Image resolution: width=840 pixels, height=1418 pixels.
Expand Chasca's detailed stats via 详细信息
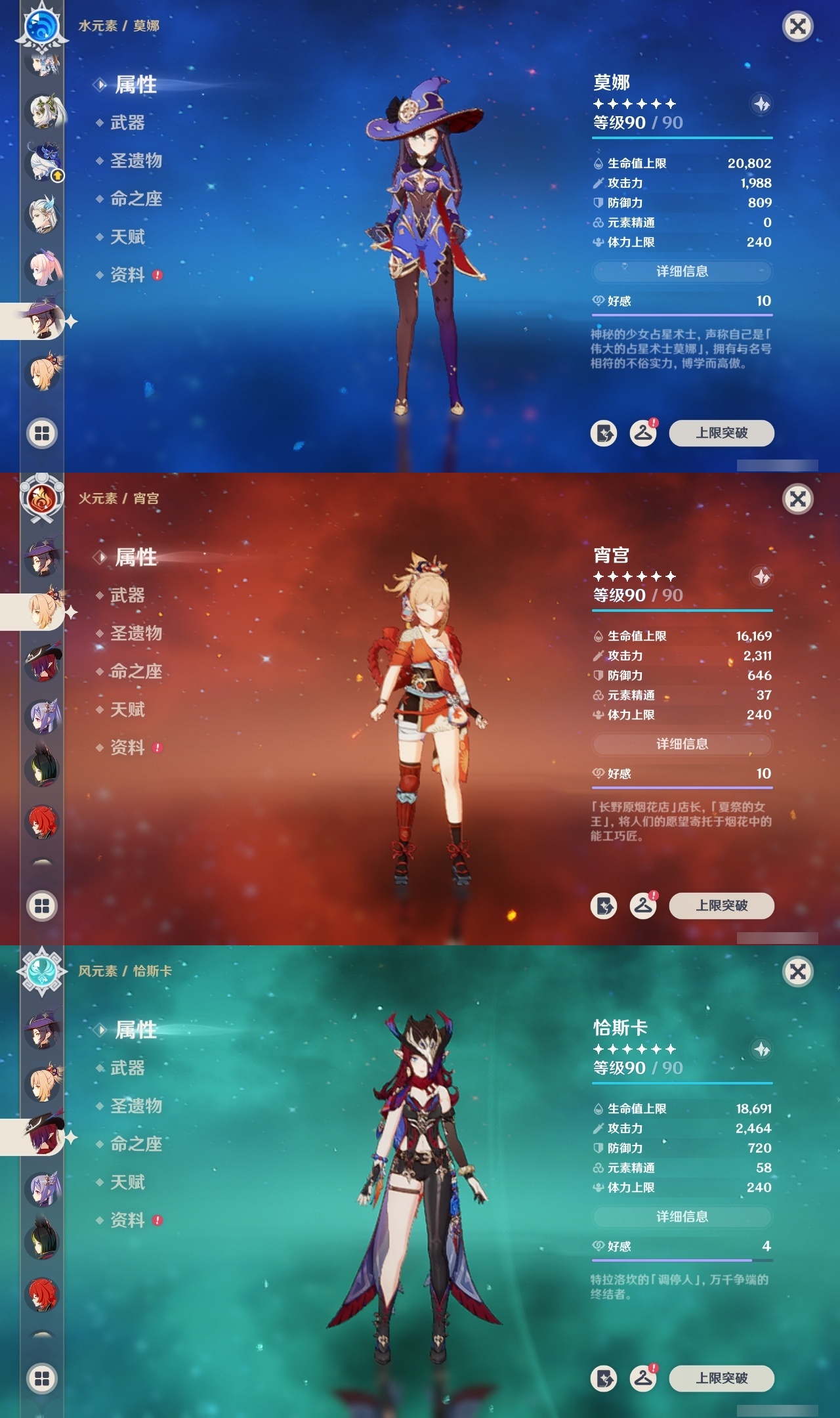tap(681, 1215)
